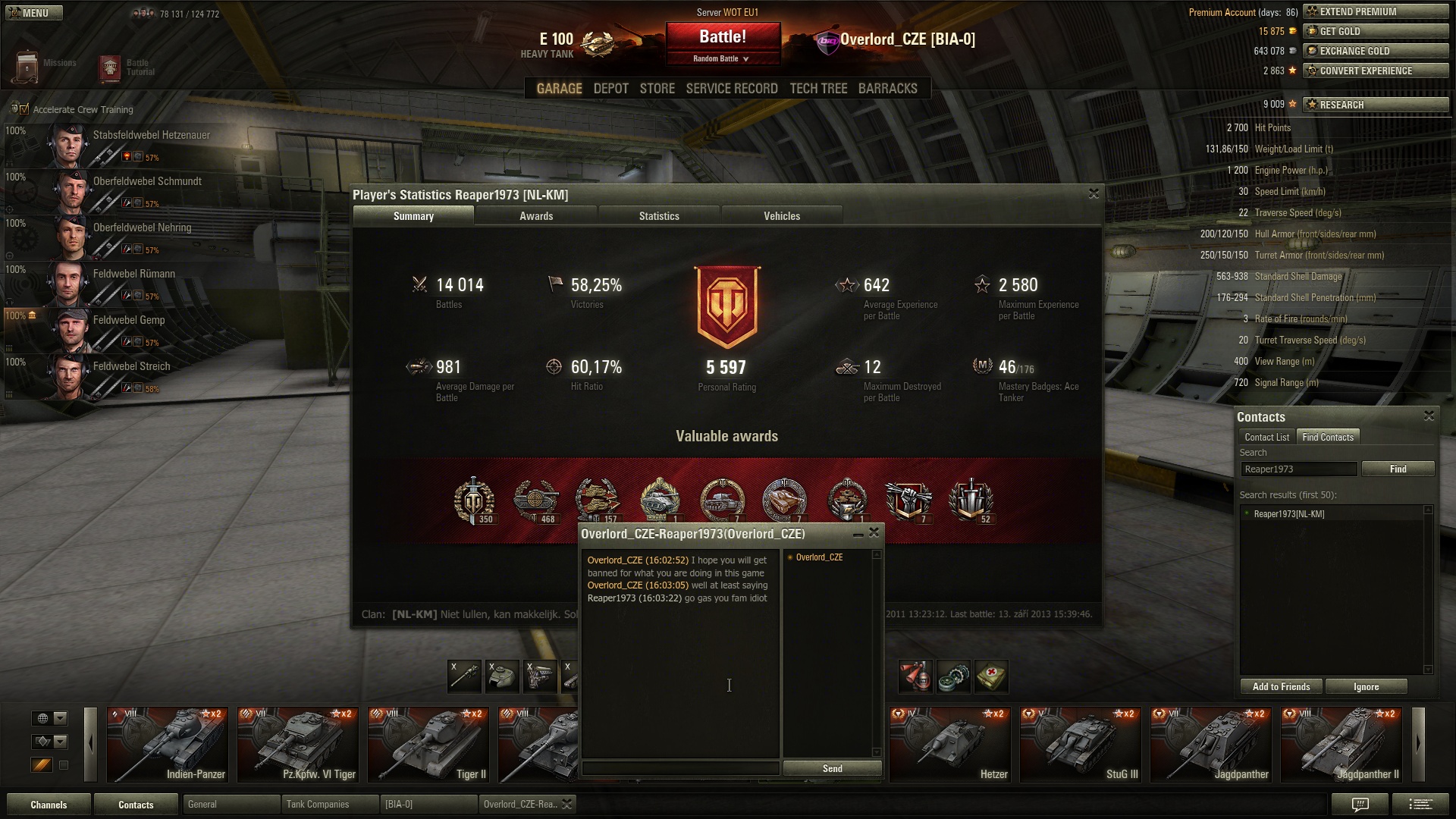Switch to the Awards tab

(x=536, y=216)
